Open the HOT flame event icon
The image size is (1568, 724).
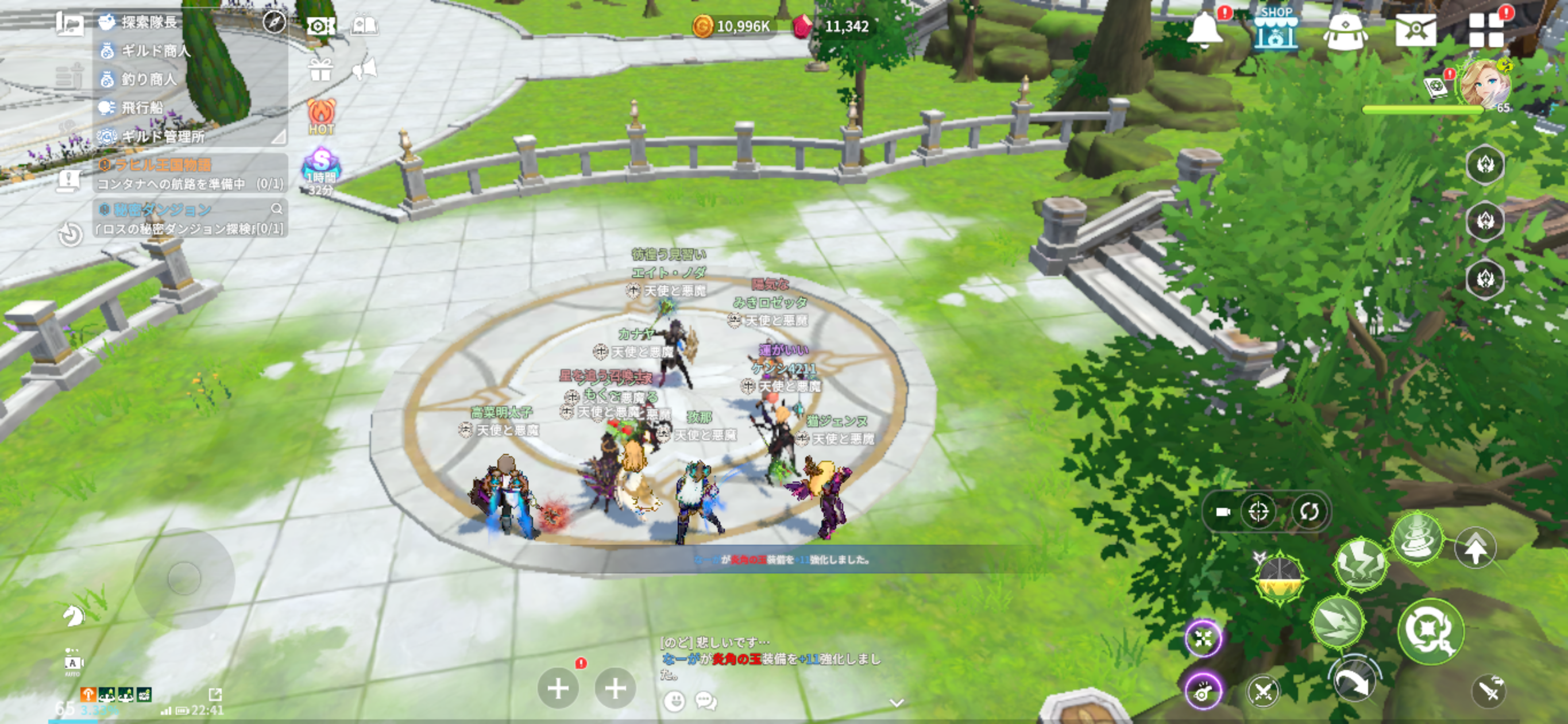point(322,115)
